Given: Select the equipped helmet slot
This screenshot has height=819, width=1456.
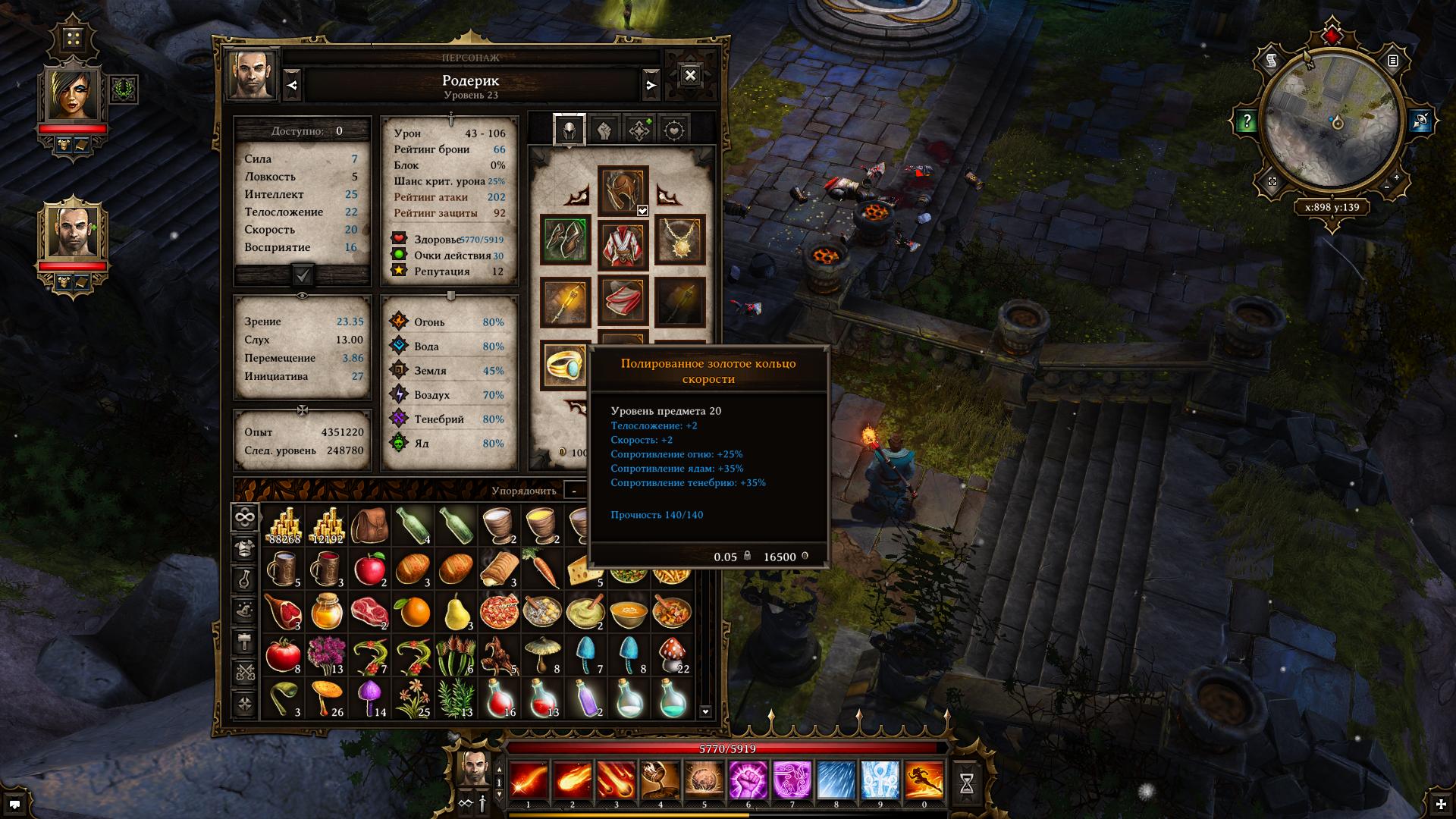Looking at the screenshot, I should coord(623,190).
